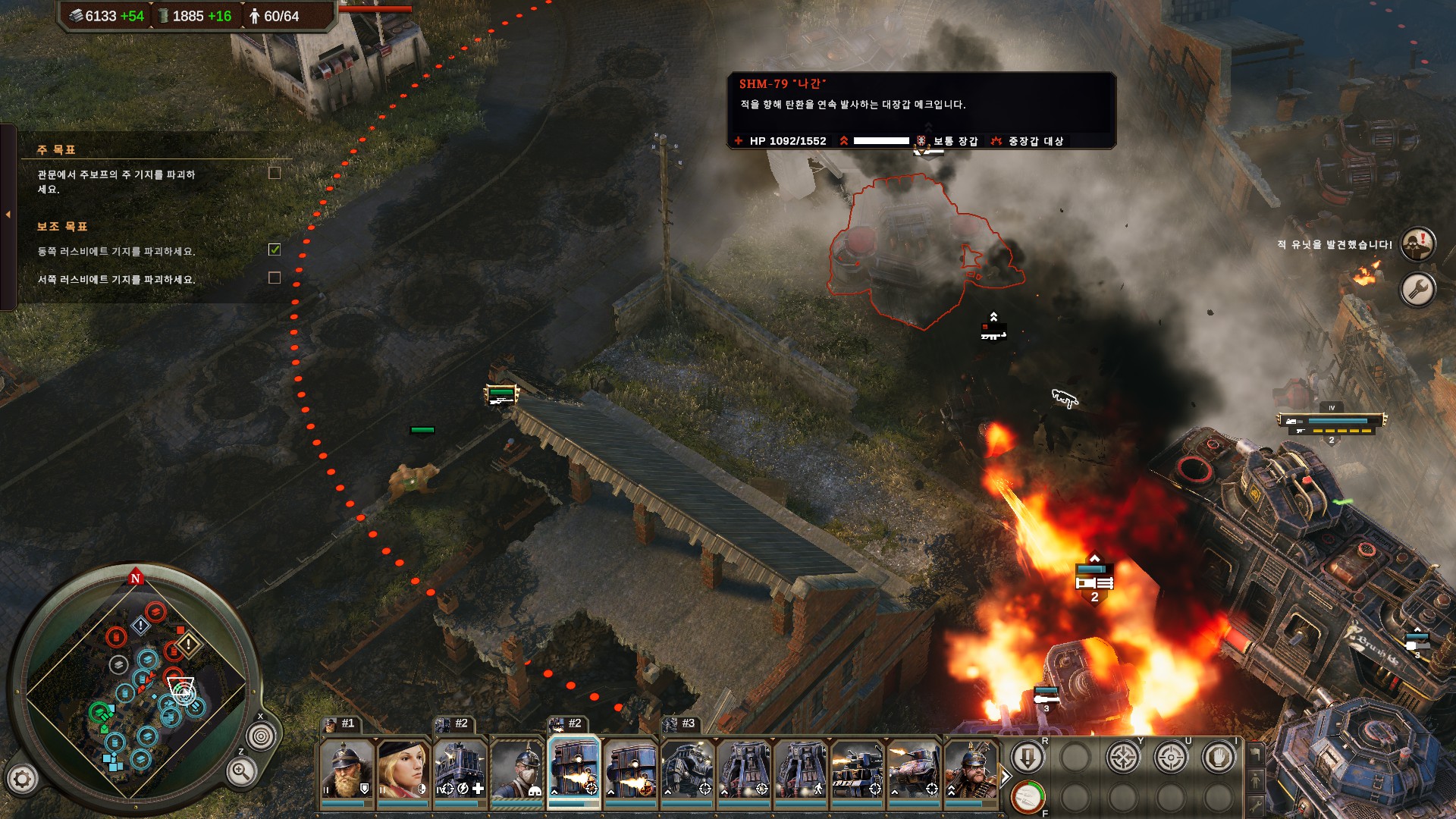Select the moustached gunner unit portrait

point(970,769)
